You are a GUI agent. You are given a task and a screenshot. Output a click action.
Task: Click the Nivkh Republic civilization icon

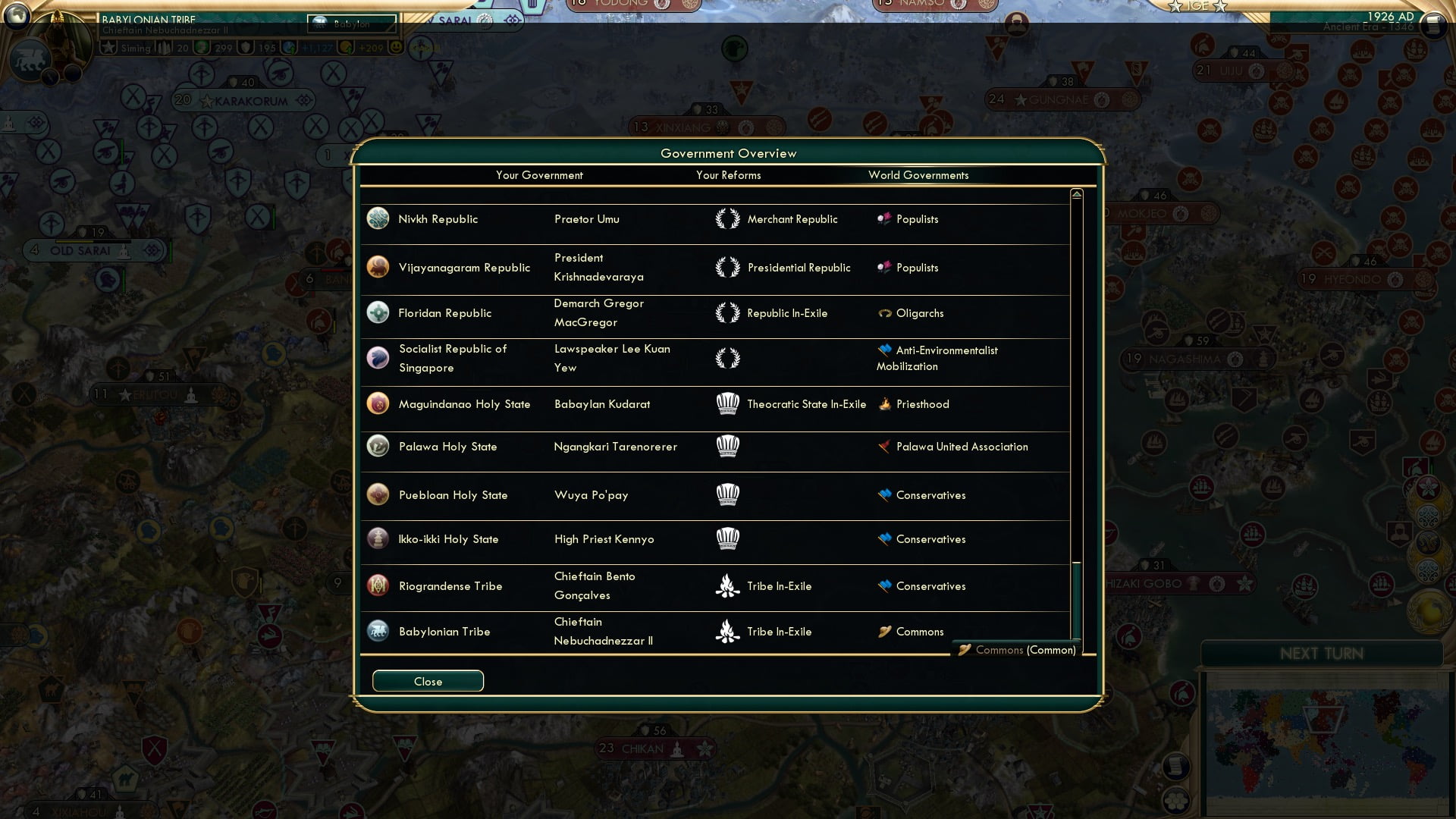378,218
